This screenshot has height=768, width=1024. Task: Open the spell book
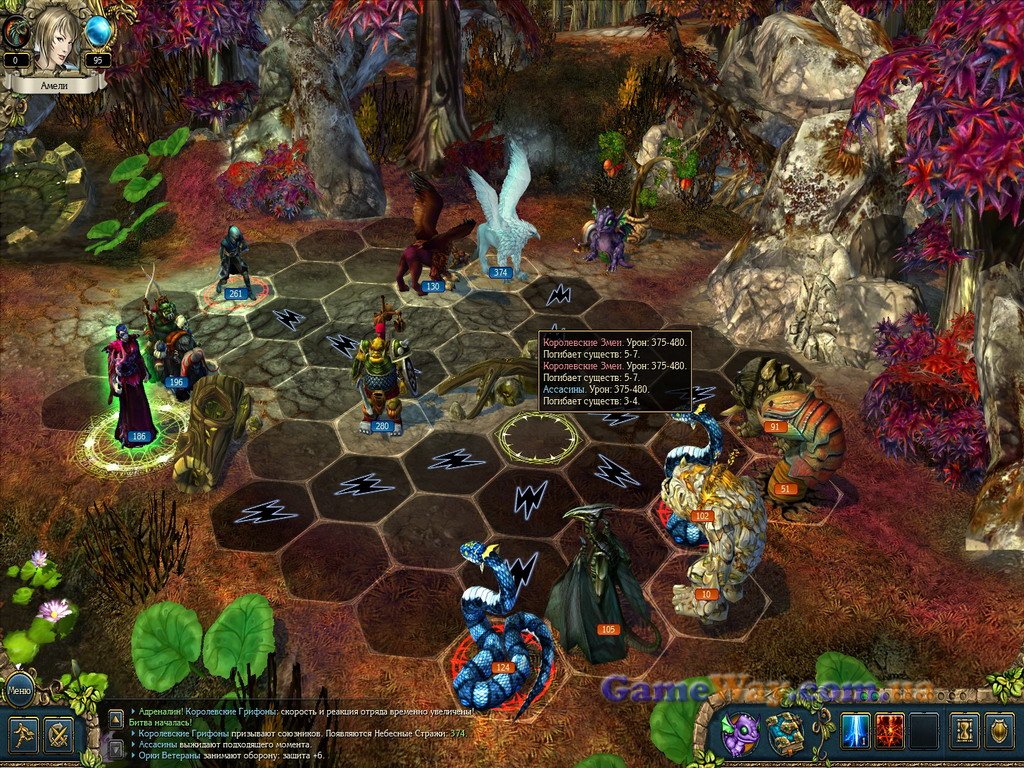(x=786, y=735)
